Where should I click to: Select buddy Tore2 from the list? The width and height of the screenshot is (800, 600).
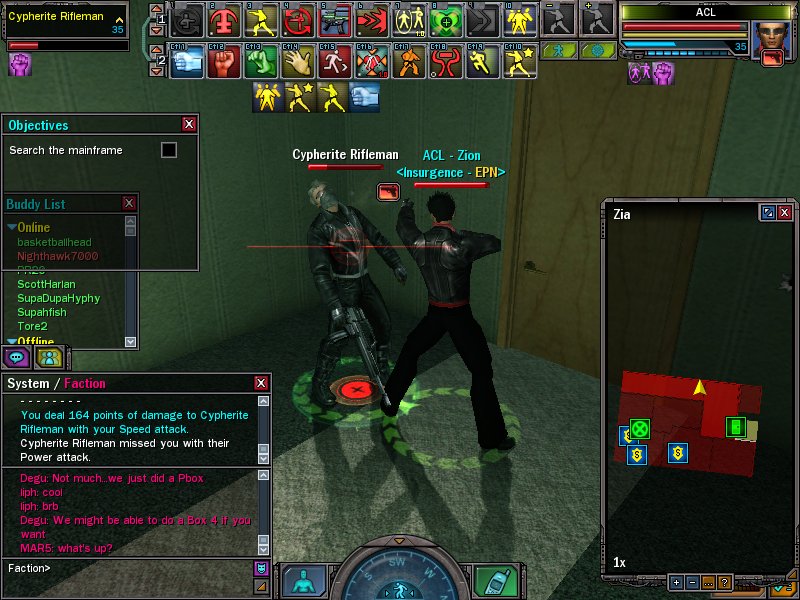[x=32, y=326]
